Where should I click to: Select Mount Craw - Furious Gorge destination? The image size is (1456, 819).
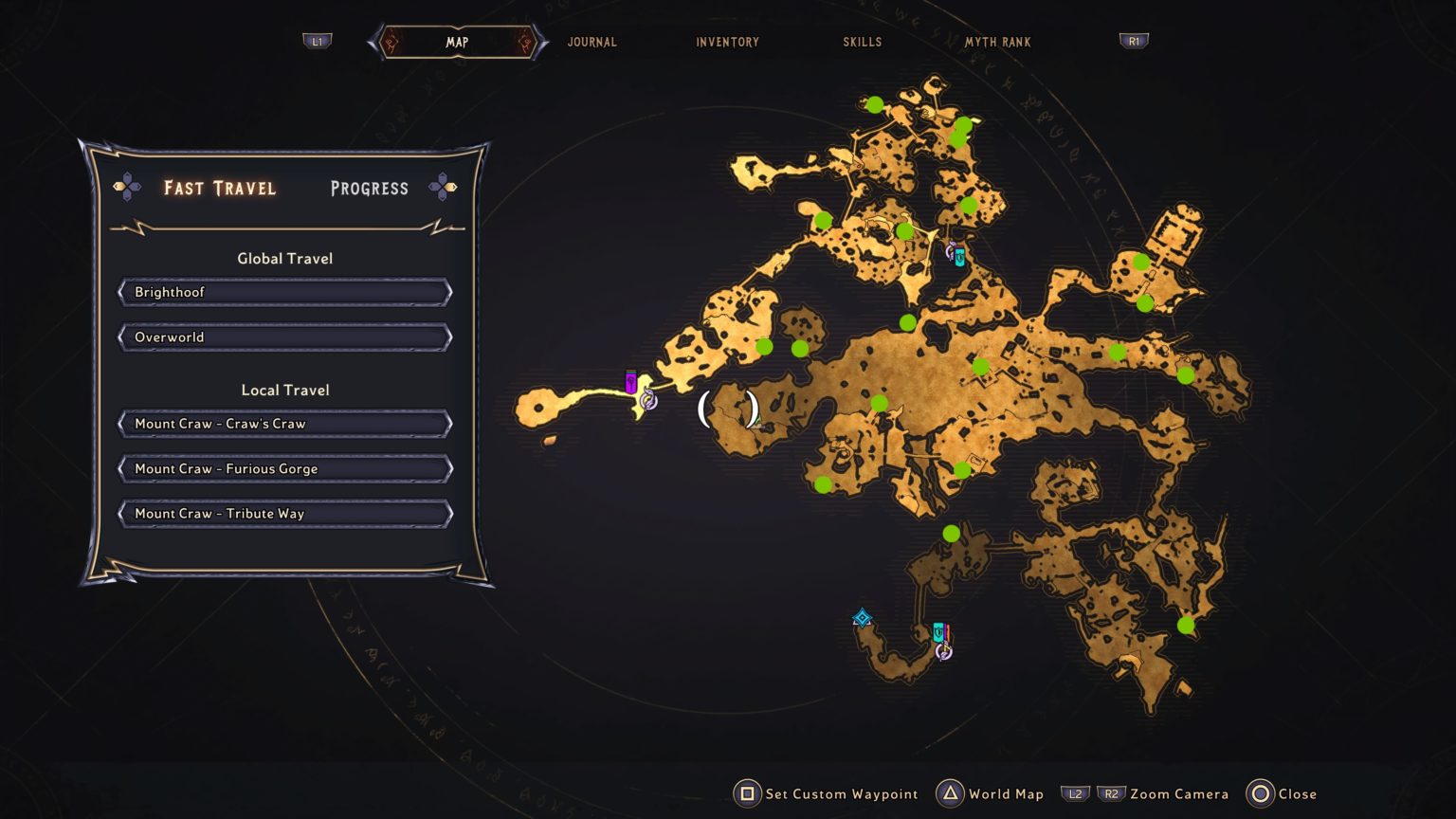[x=284, y=468]
